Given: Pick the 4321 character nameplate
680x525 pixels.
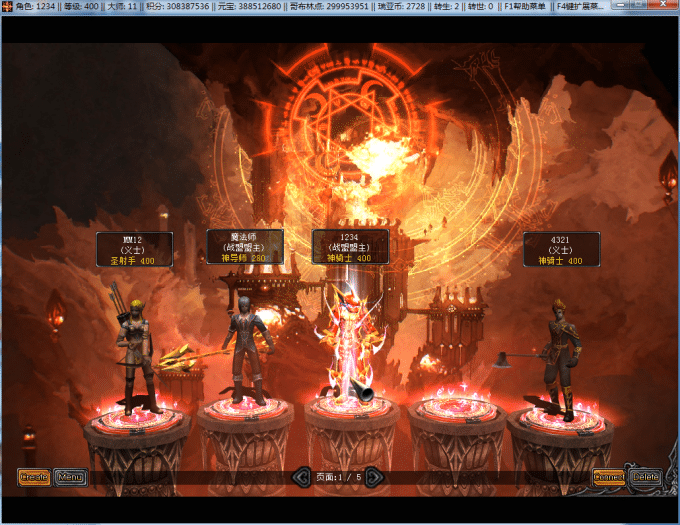Looking at the screenshot, I should pos(561,250).
